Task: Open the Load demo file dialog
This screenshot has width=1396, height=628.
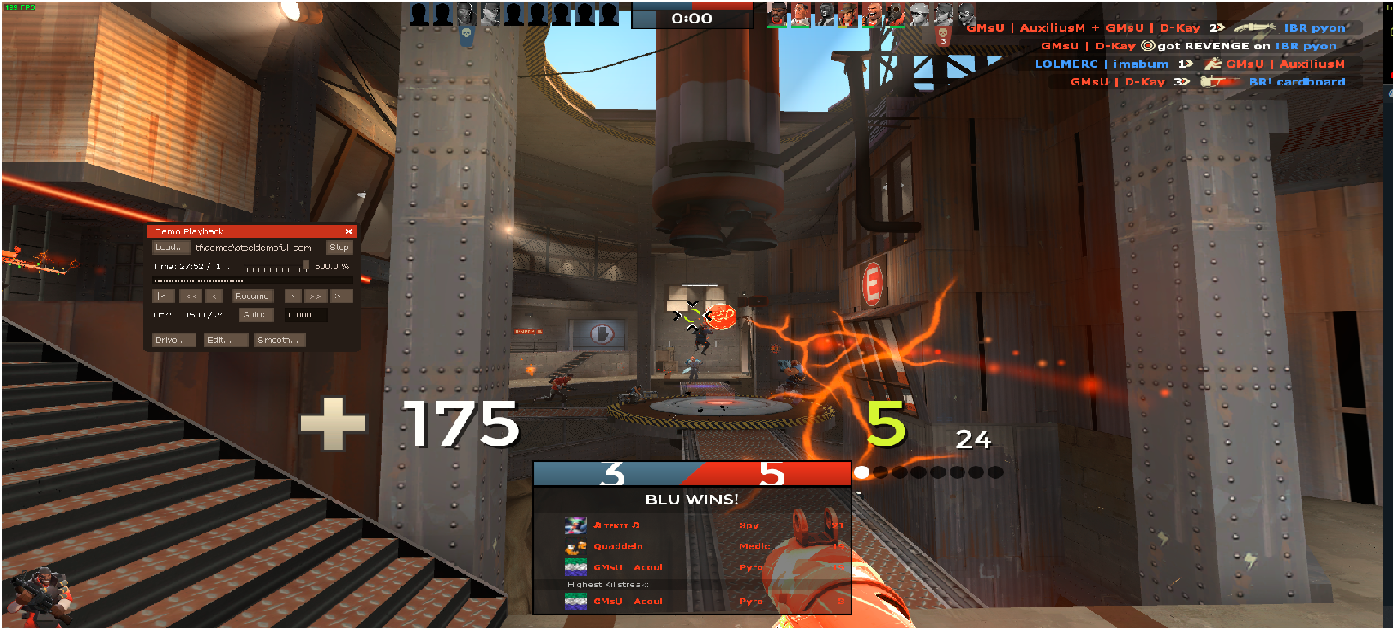Action: [x=171, y=247]
